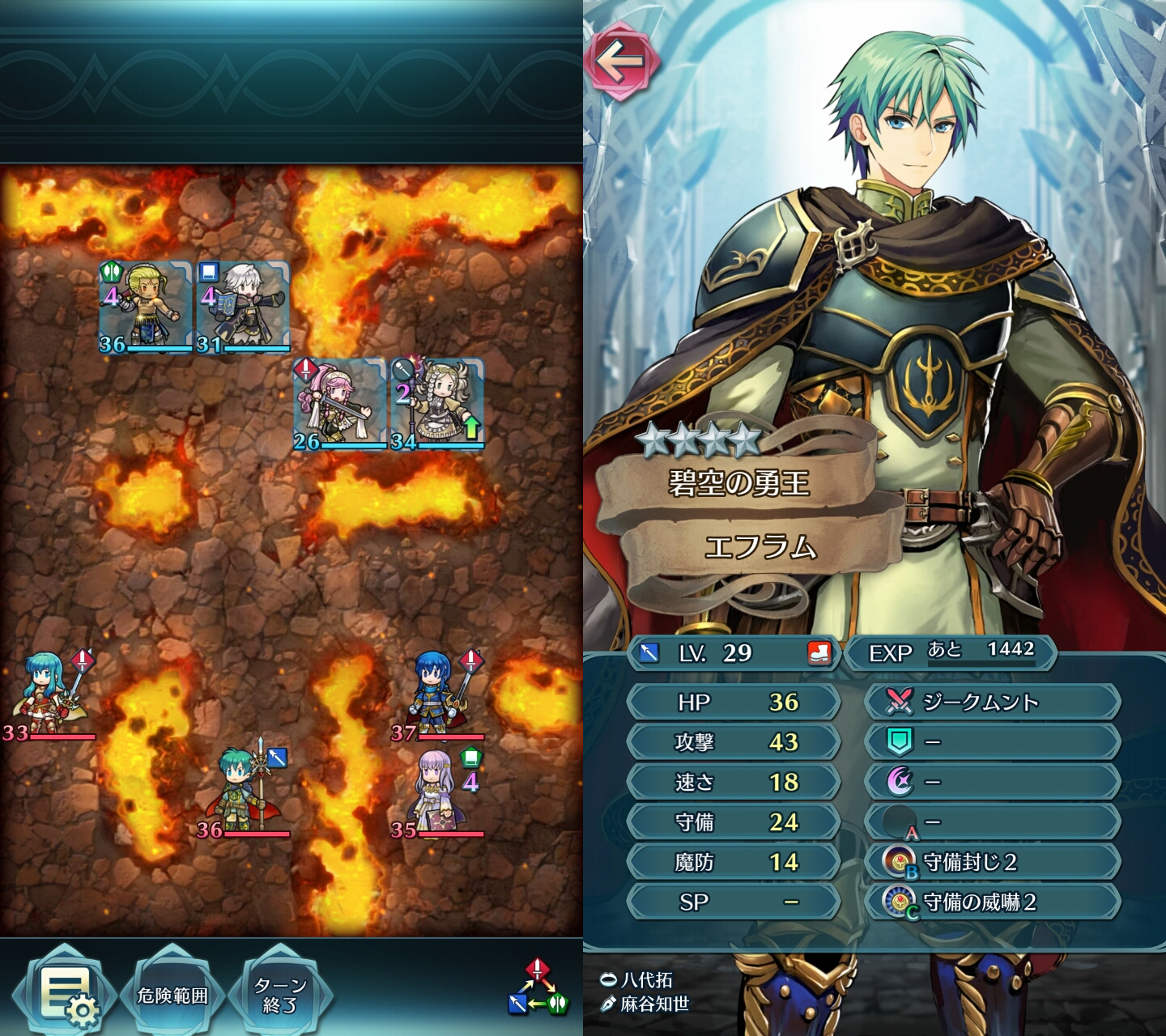The height and width of the screenshot is (1036, 1166).
Task: View the 守備の威嚇2 C skill
Action: click(993, 902)
